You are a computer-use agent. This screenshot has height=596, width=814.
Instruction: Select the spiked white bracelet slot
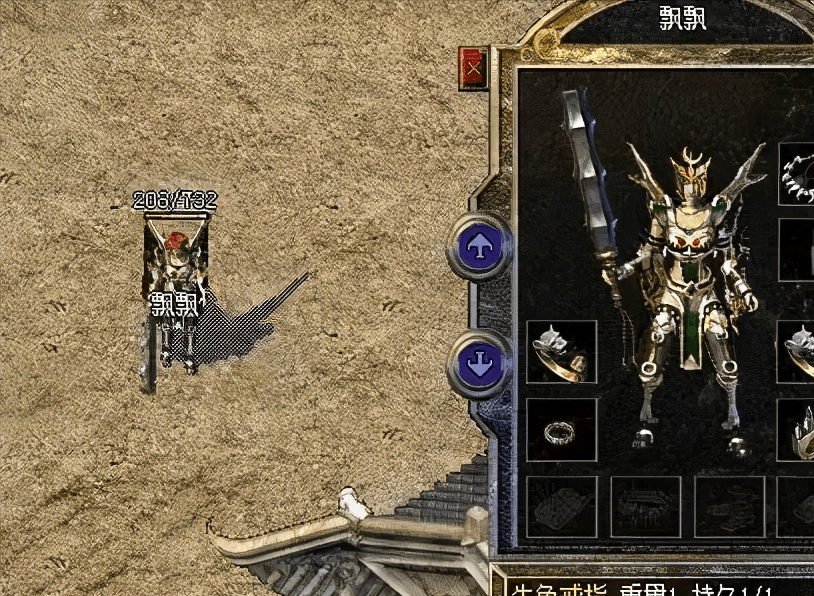799,174
